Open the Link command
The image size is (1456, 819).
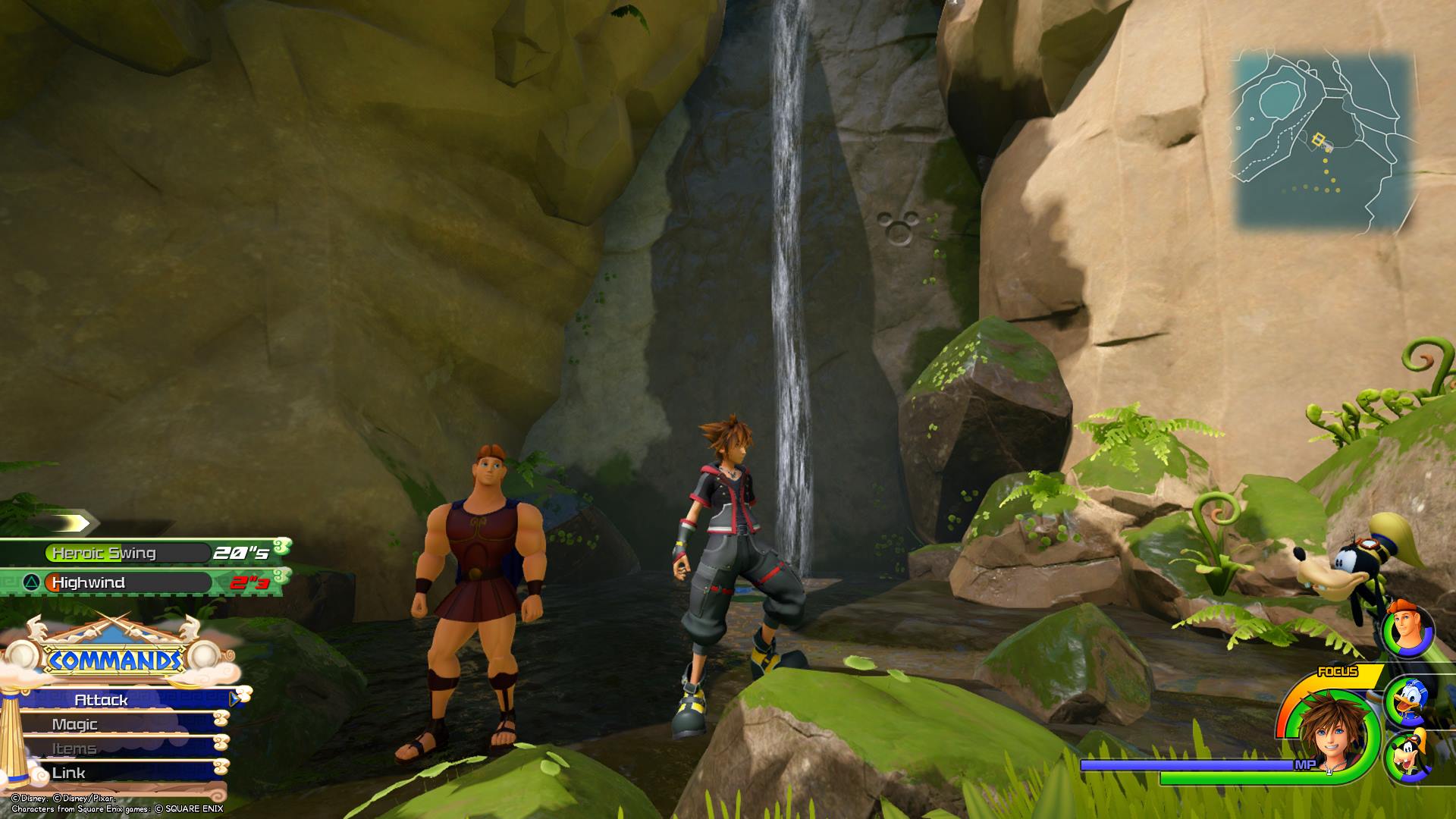(114, 773)
